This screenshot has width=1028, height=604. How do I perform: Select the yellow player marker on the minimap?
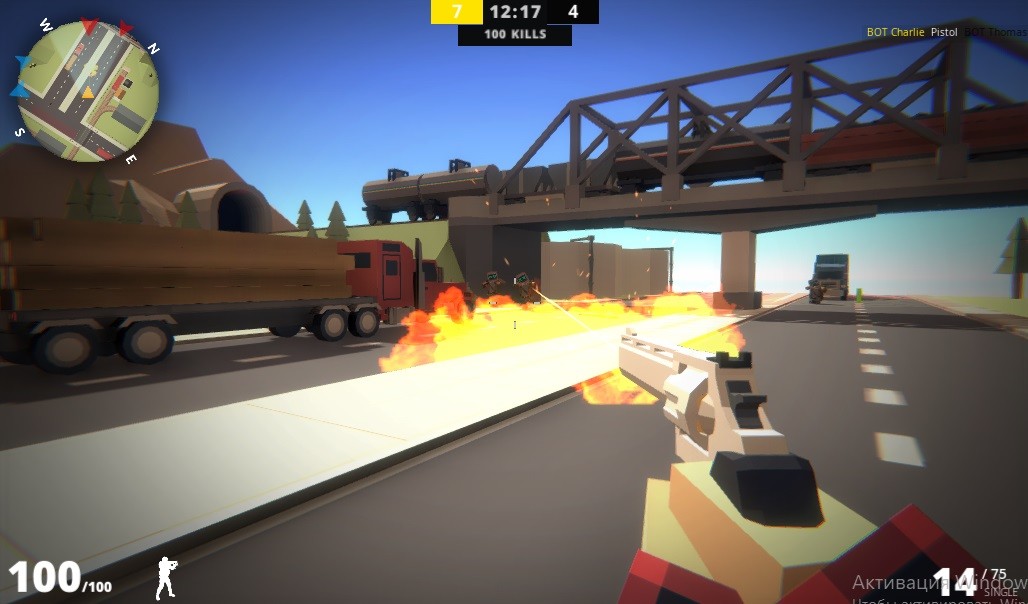tap(87, 93)
